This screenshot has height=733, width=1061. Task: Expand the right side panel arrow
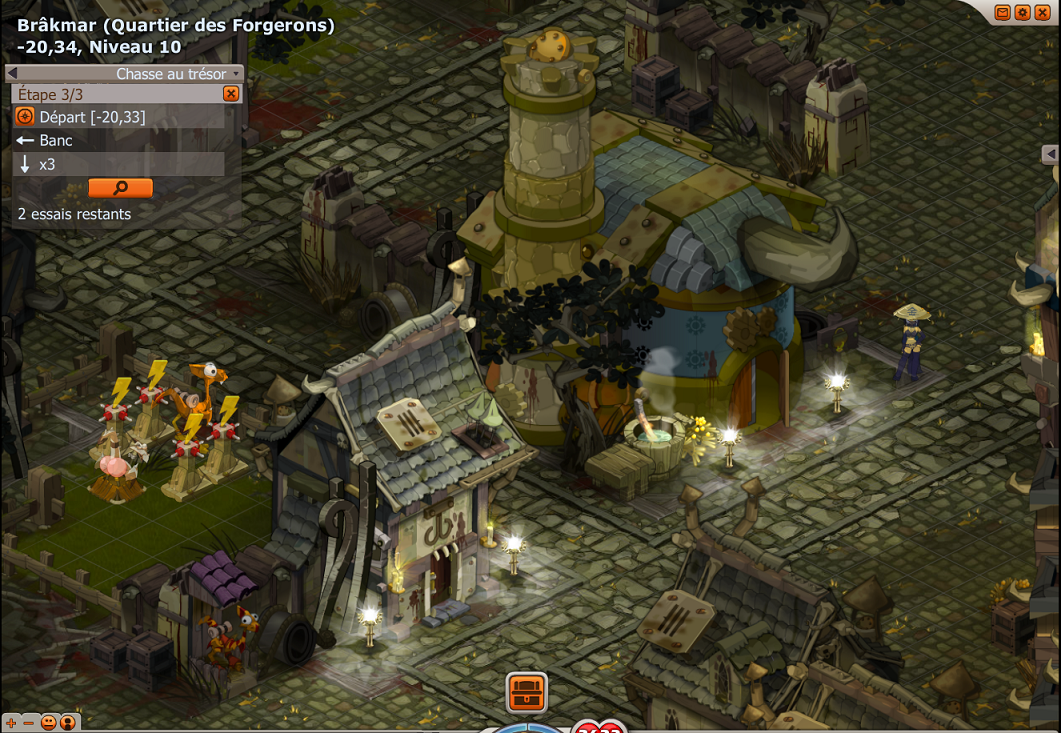point(1050,154)
